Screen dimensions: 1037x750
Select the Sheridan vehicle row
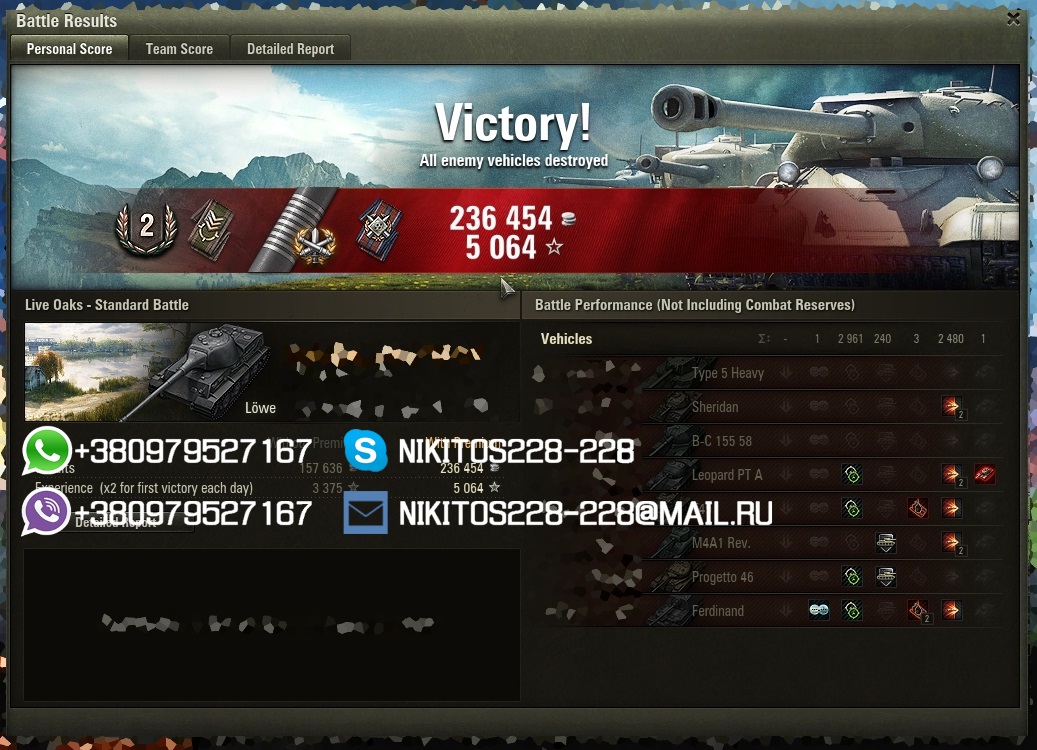(x=715, y=407)
